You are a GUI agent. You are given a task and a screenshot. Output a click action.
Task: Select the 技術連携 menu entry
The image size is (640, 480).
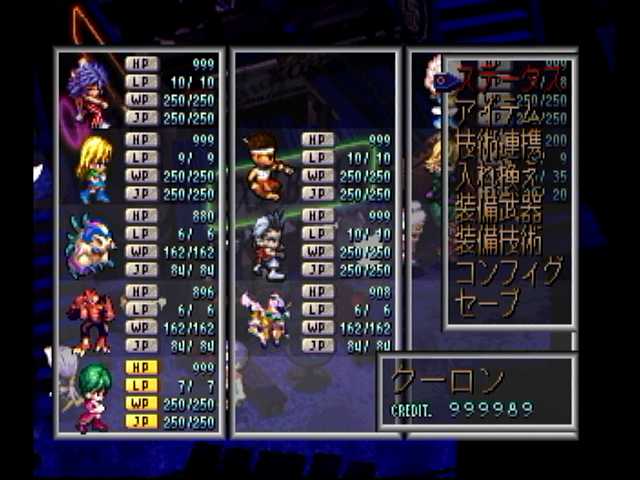(500, 148)
